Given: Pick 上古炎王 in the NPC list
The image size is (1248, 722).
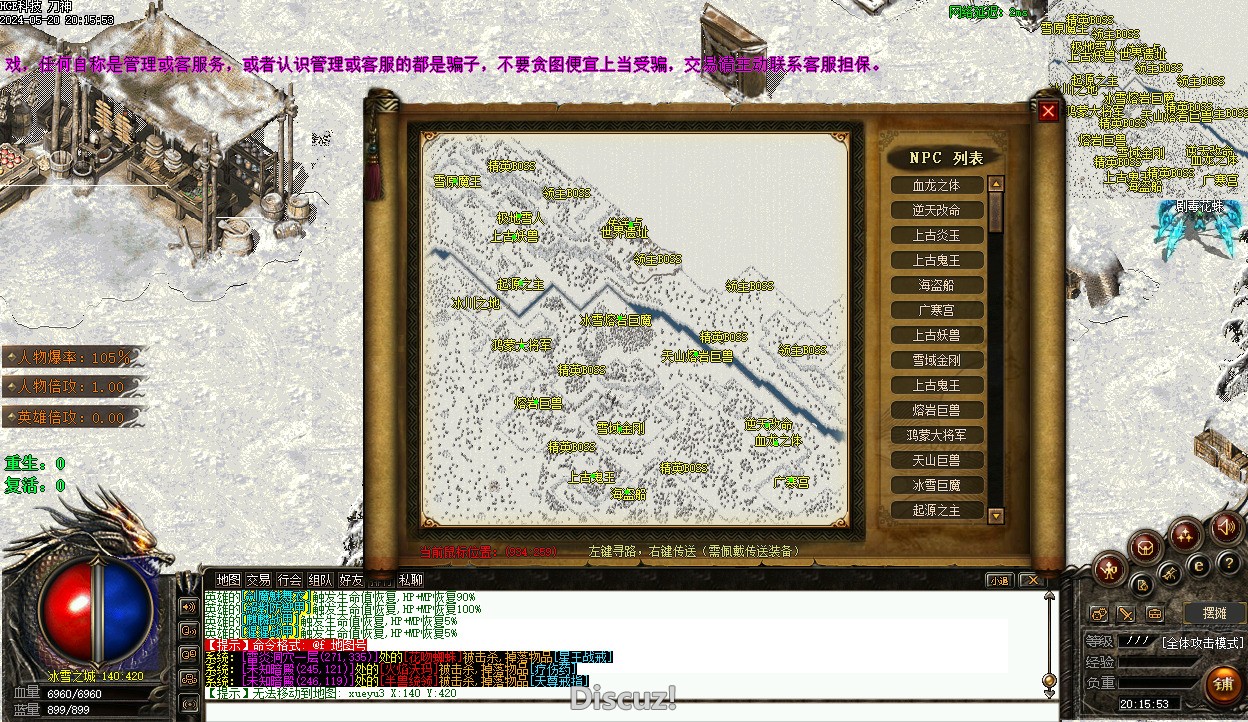Looking at the screenshot, I should [x=936, y=235].
